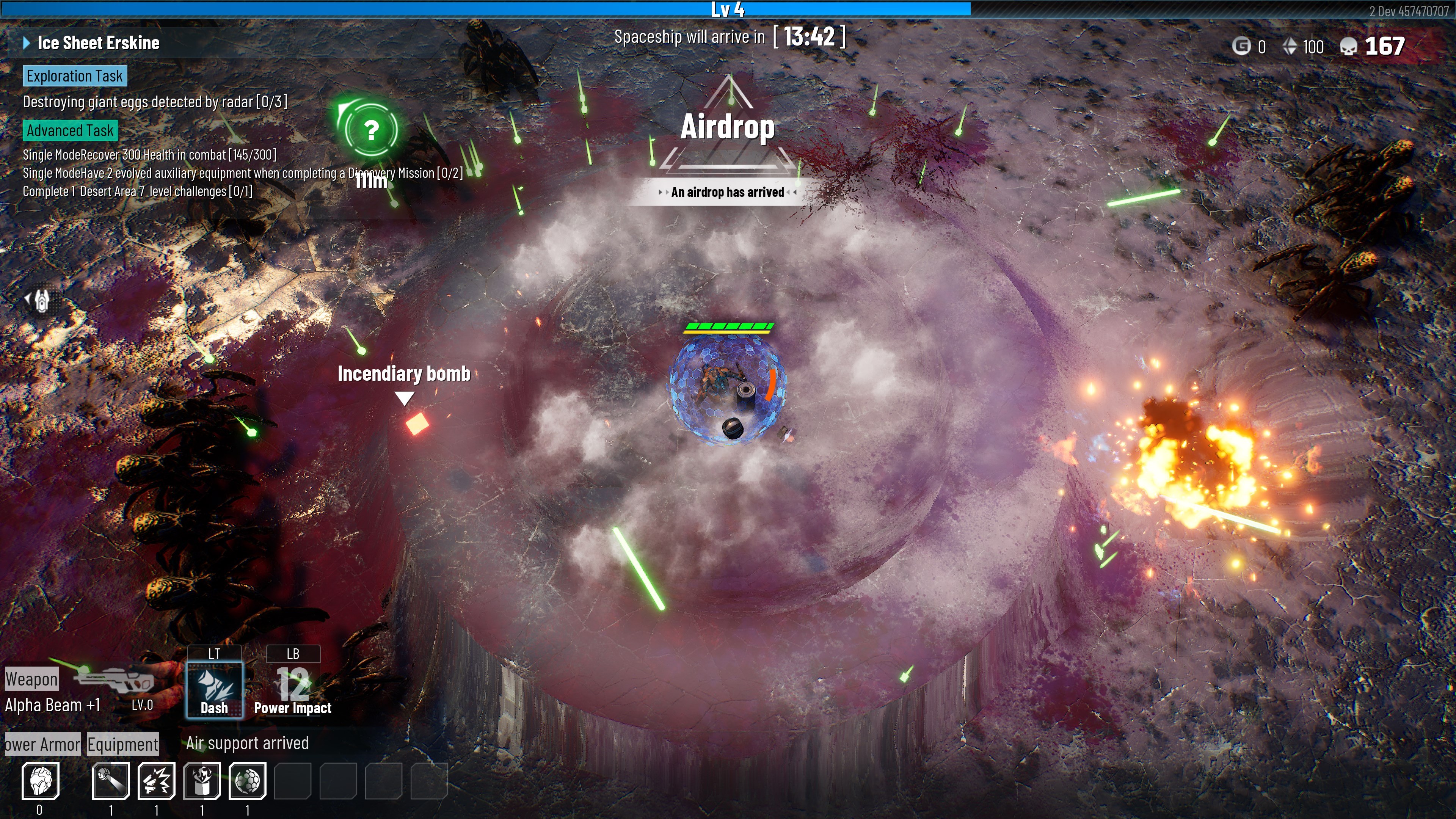1456x819 pixels.
Task: Click the Airdrop arrival notification
Action: pyautogui.click(x=728, y=192)
